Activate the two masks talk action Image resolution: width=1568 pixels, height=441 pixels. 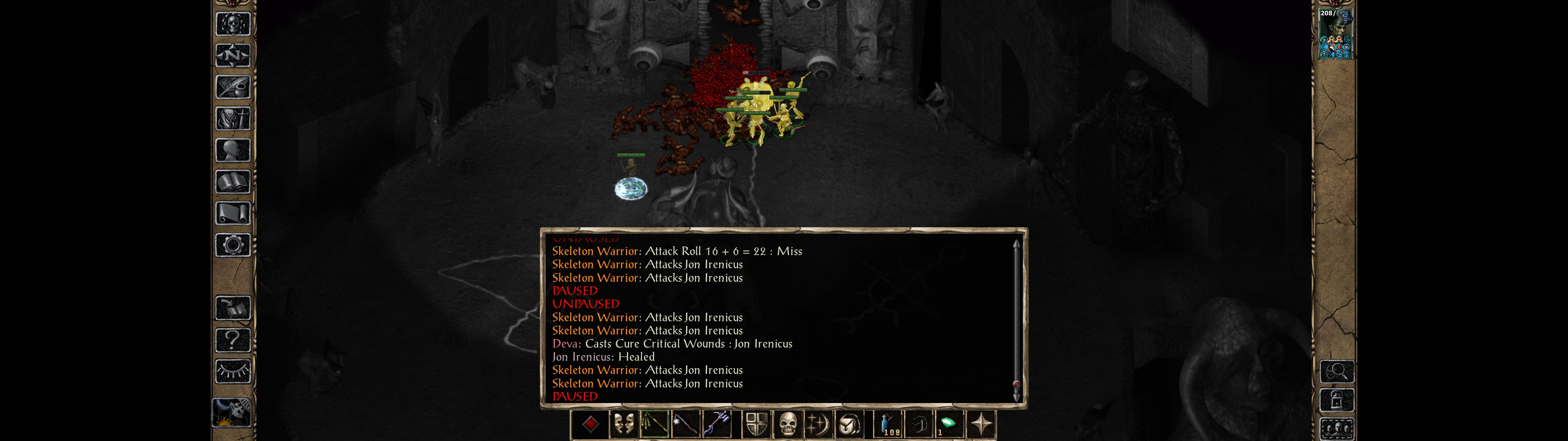pos(623,424)
